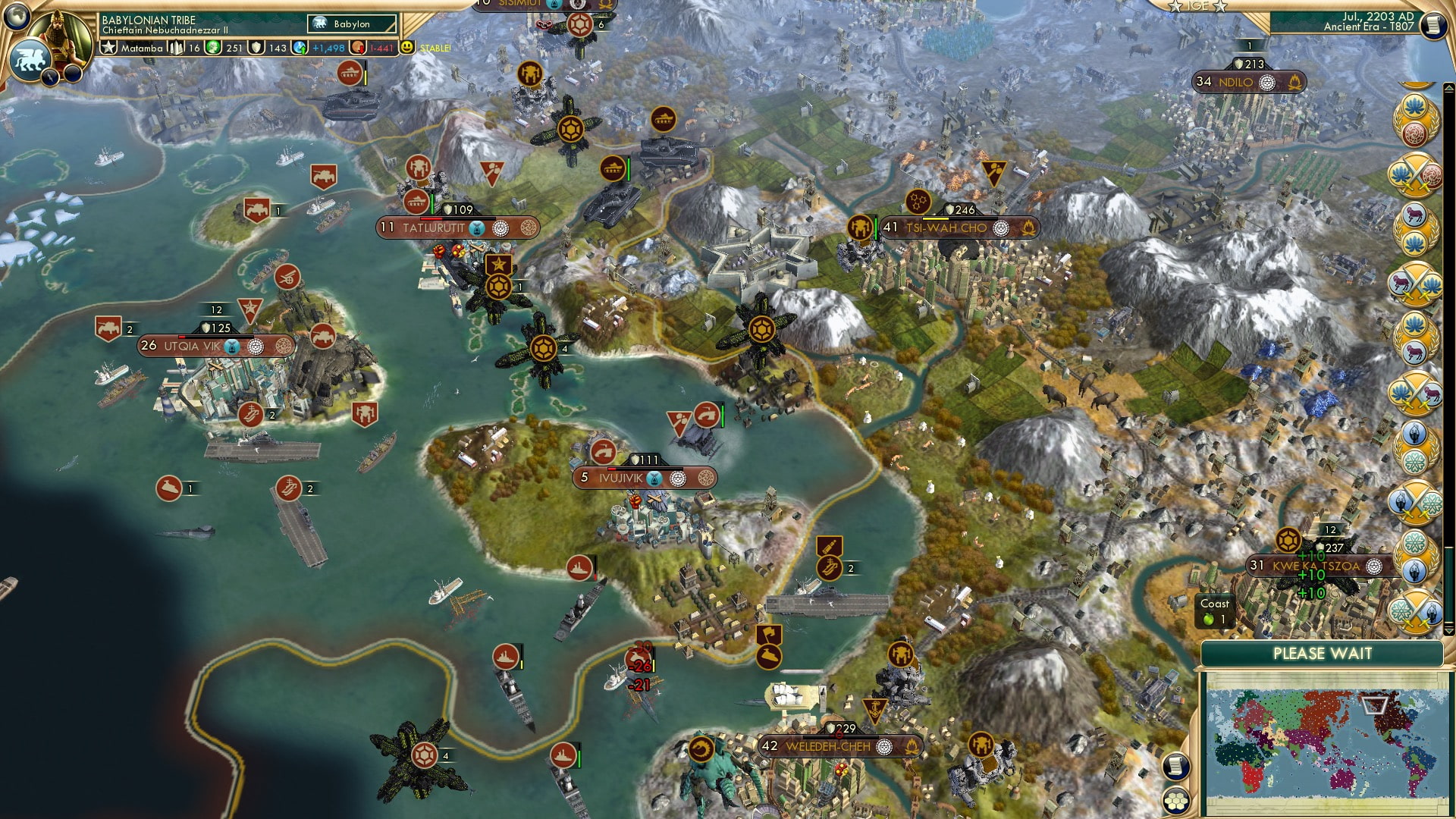Open the notification log scroll in top right
This screenshot has width=1456, height=819.
coord(1432,26)
